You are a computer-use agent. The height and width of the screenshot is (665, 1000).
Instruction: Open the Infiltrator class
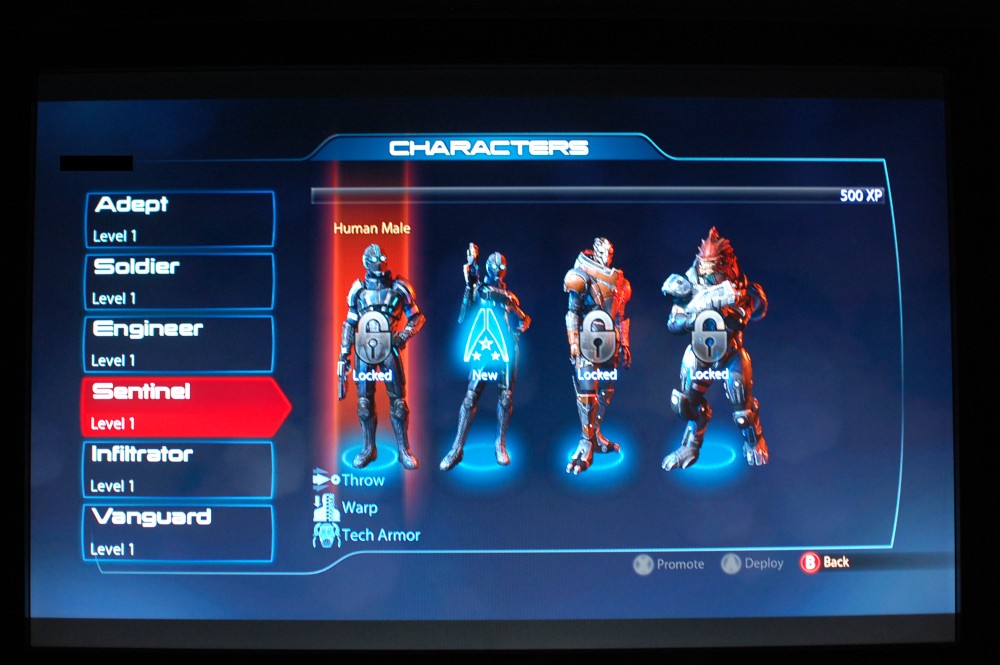(x=179, y=469)
